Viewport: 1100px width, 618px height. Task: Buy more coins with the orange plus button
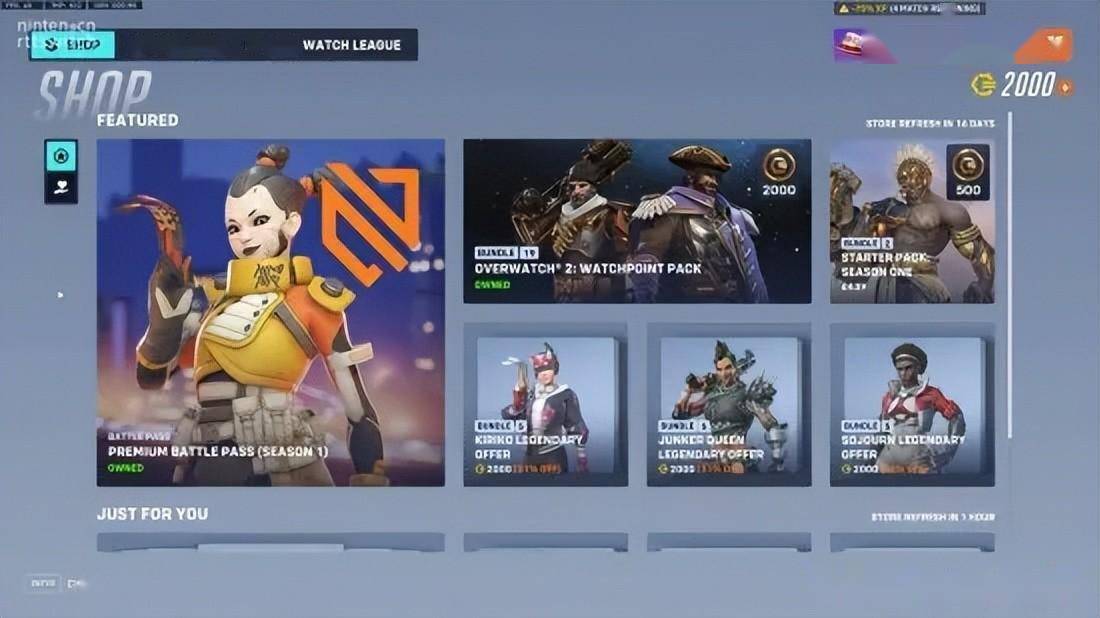1066,87
